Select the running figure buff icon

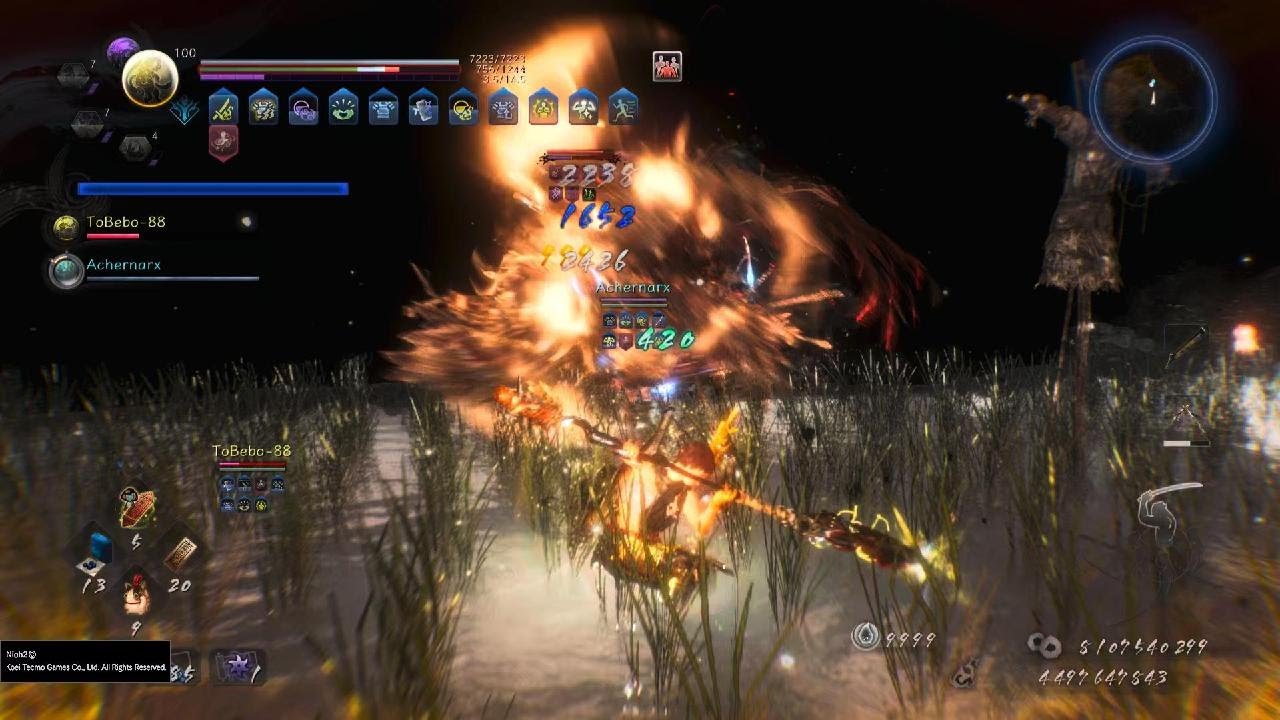[623, 106]
